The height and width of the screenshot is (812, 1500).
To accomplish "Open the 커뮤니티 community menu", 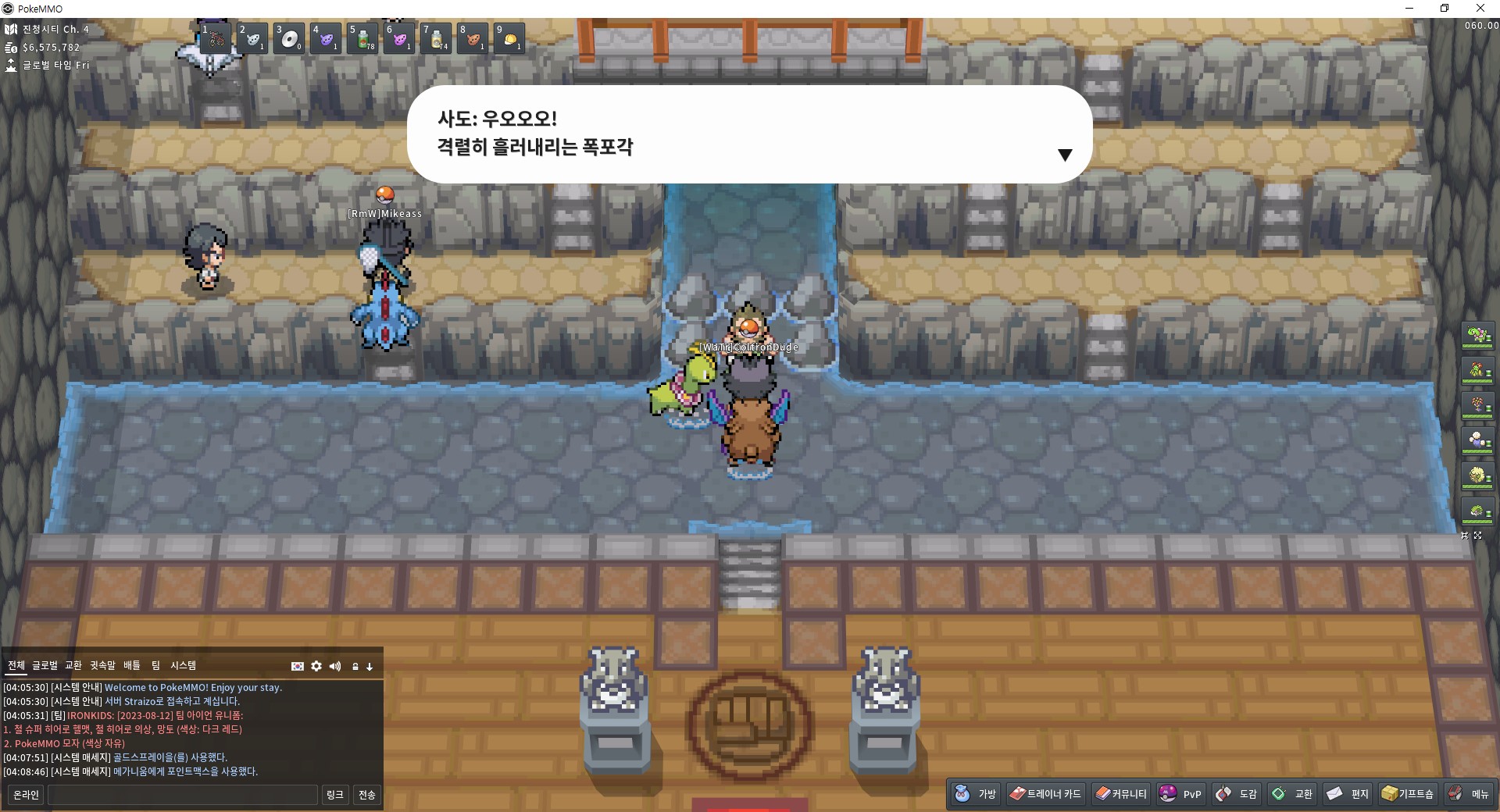I will tap(1121, 794).
